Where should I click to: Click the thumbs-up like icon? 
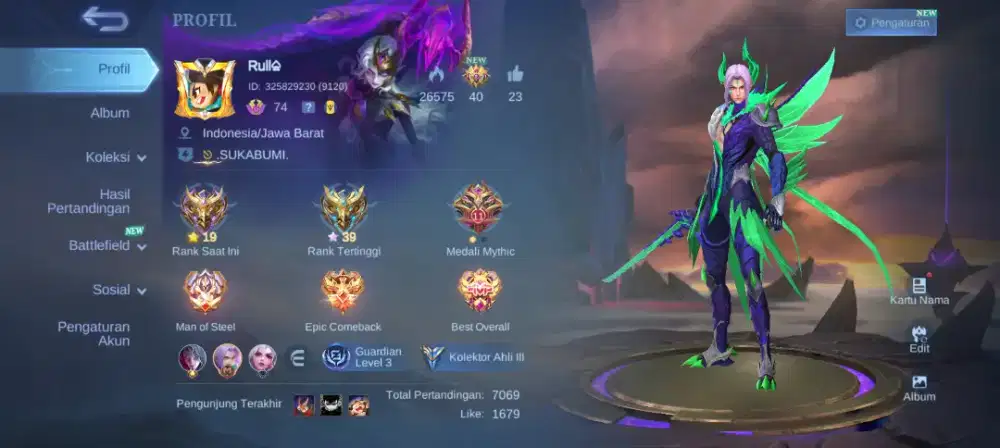click(x=515, y=74)
